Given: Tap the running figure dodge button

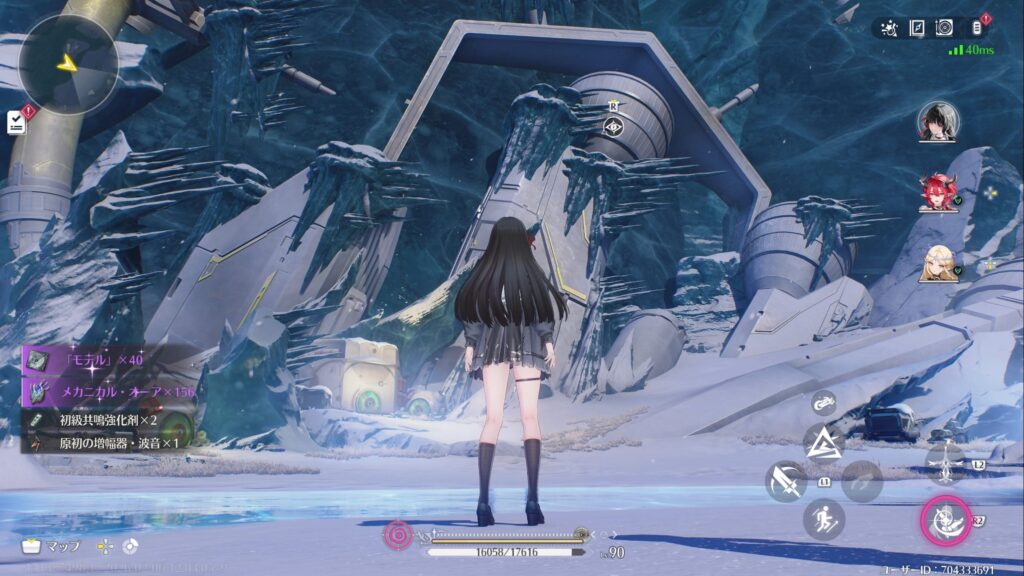Looking at the screenshot, I should click(824, 520).
